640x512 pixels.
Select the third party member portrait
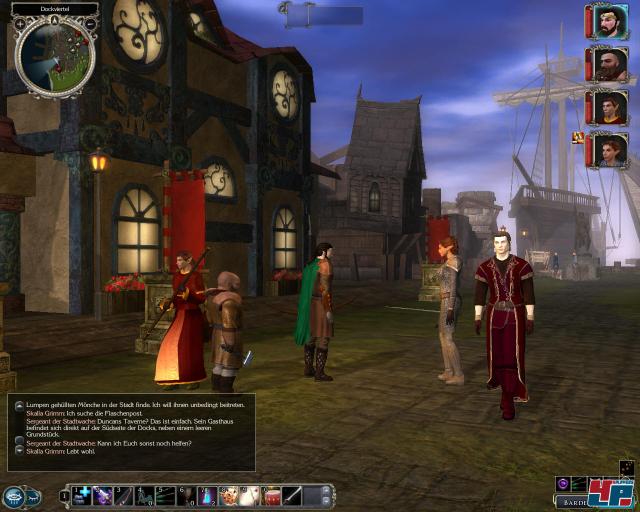click(x=608, y=107)
